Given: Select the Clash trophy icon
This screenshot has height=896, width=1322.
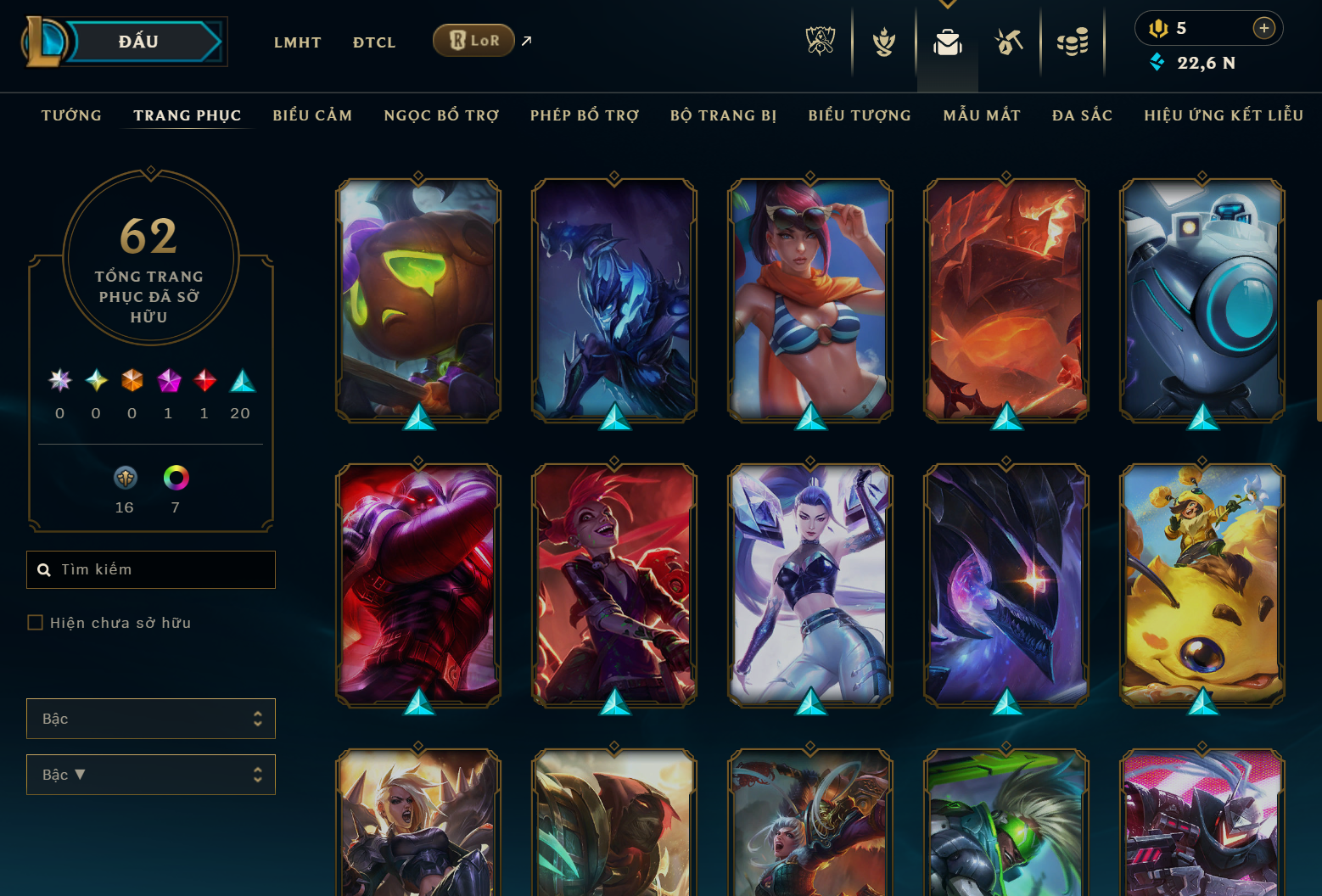Looking at the screenshot, I should (x=883, y=41).
